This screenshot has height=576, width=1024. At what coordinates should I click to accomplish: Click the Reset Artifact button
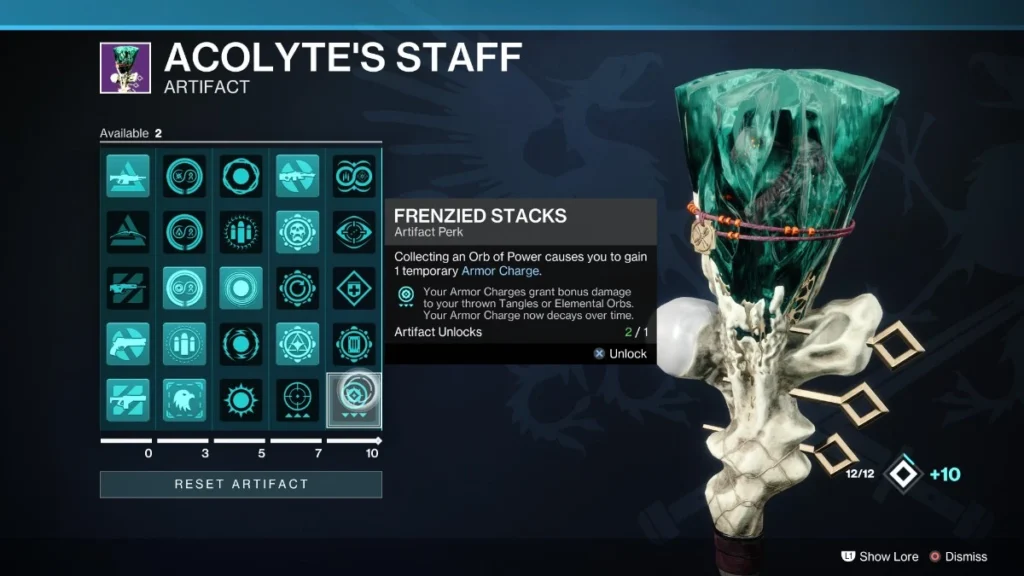click(240, 484)
